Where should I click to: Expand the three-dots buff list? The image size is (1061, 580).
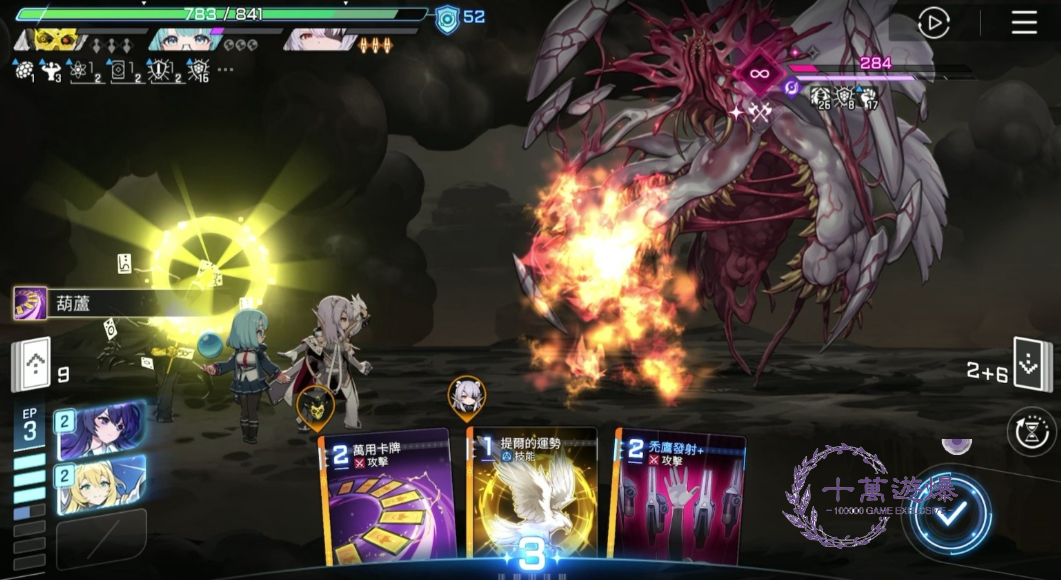225,70
